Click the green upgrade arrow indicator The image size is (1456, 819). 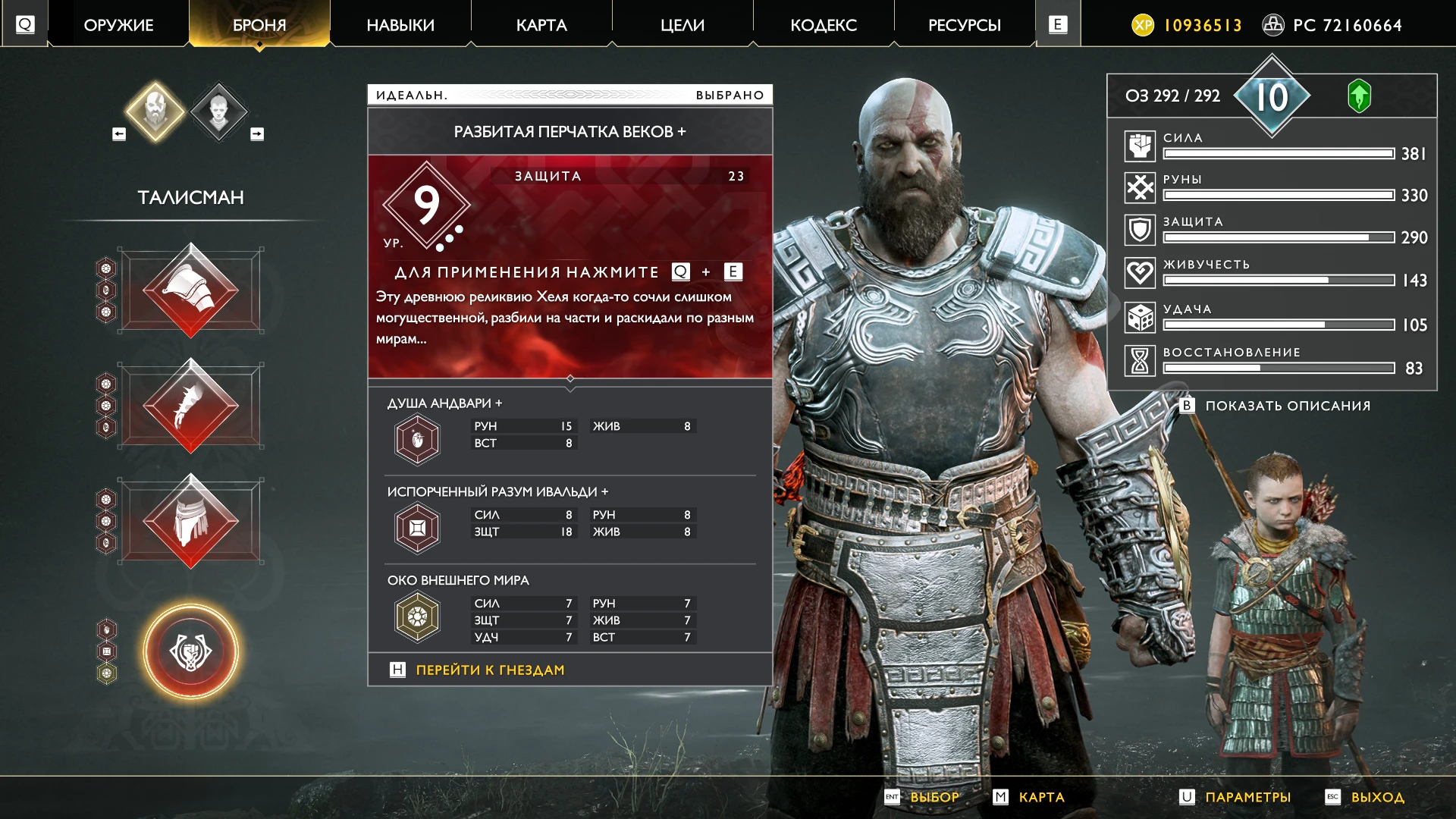pyautogui.click(x=1360, y=97)
